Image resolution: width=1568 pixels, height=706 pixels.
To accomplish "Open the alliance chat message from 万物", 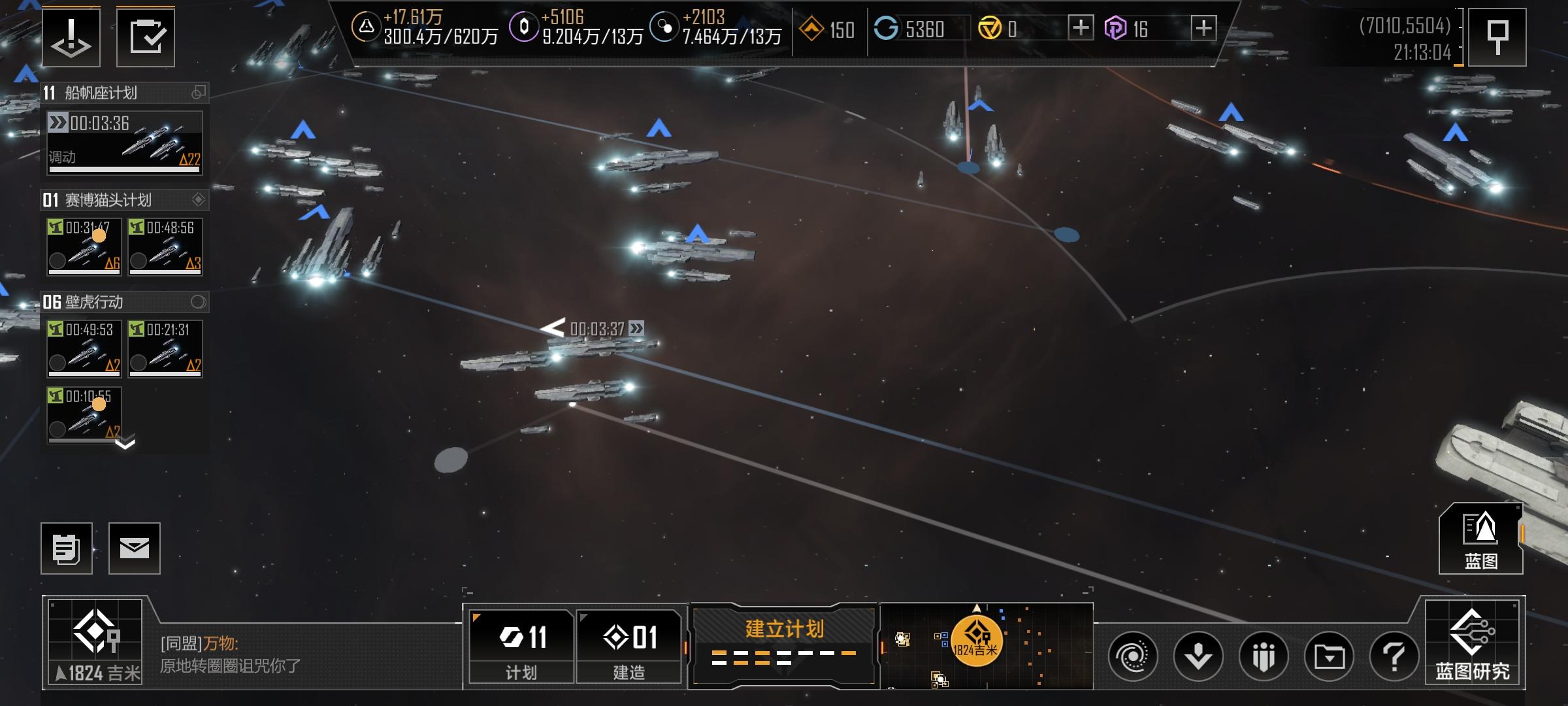I will (230, 655).
